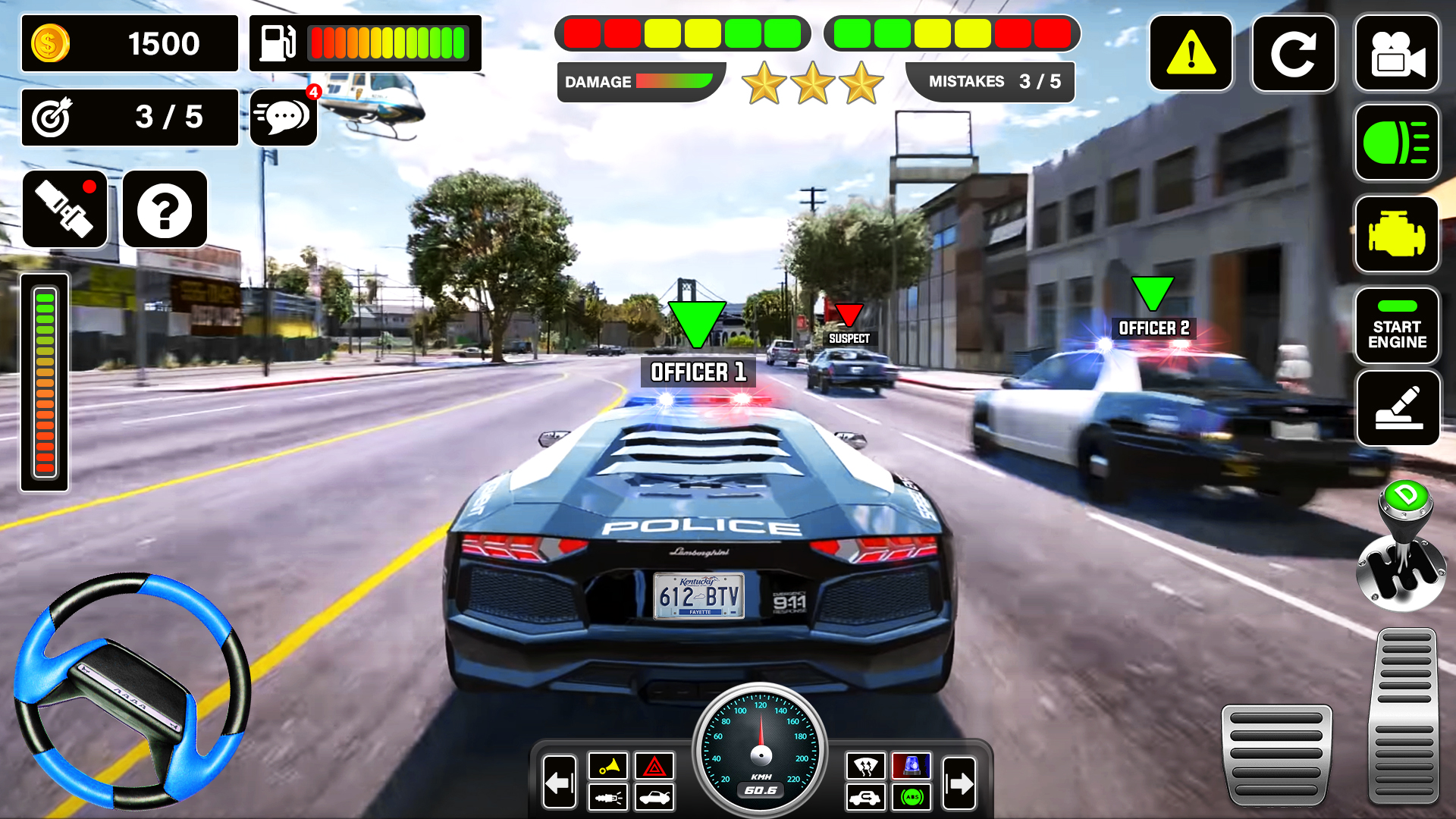
Task: Honk the horn
Action: point(607,766)
